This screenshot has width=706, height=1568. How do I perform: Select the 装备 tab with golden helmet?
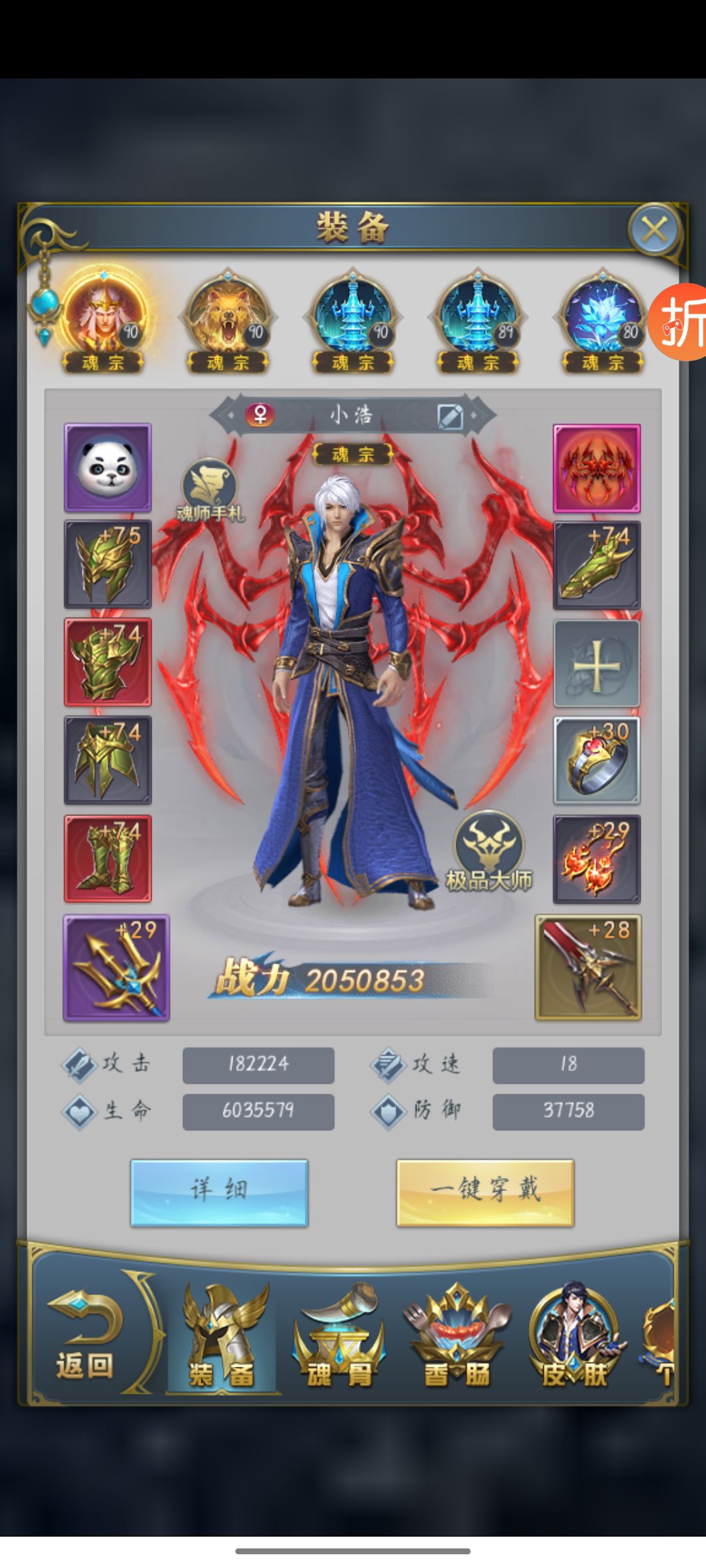point(222,1339)
